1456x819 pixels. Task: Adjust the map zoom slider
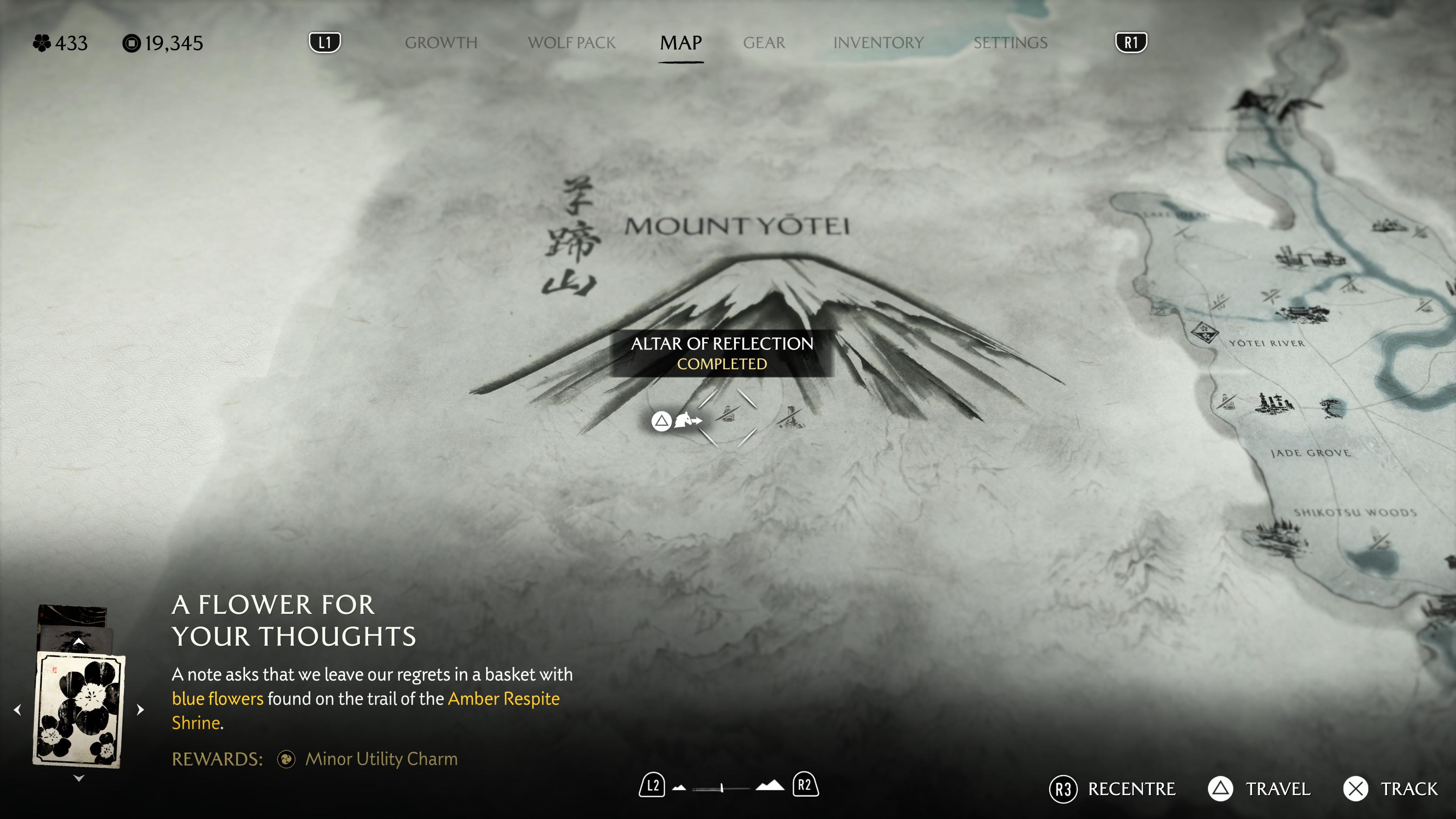(x=722, y=788)
